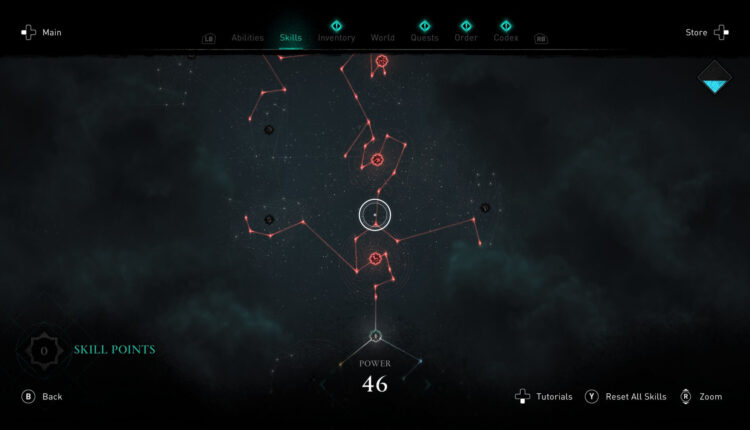Switch to the Codex tab

point(506,38)
